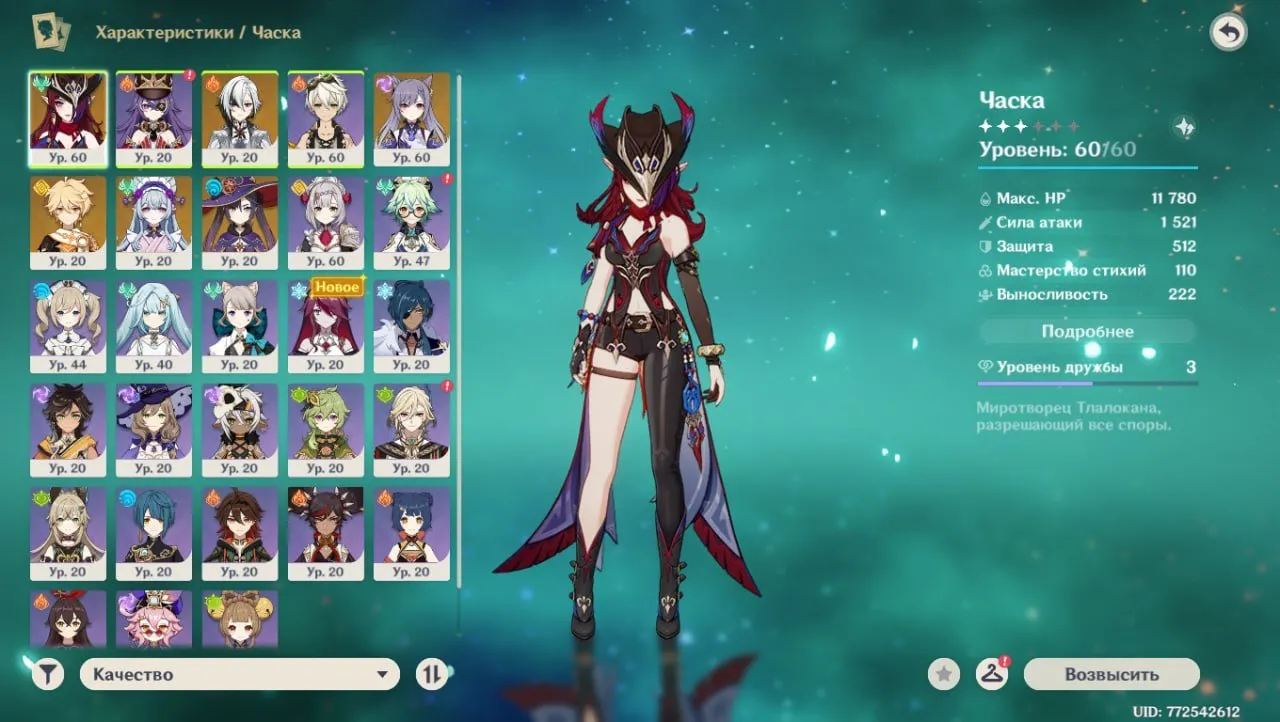Open the dressing room icon with red badge
Image resolution: width=1280 pixels, height=722 pixels.
pos(993,674)
